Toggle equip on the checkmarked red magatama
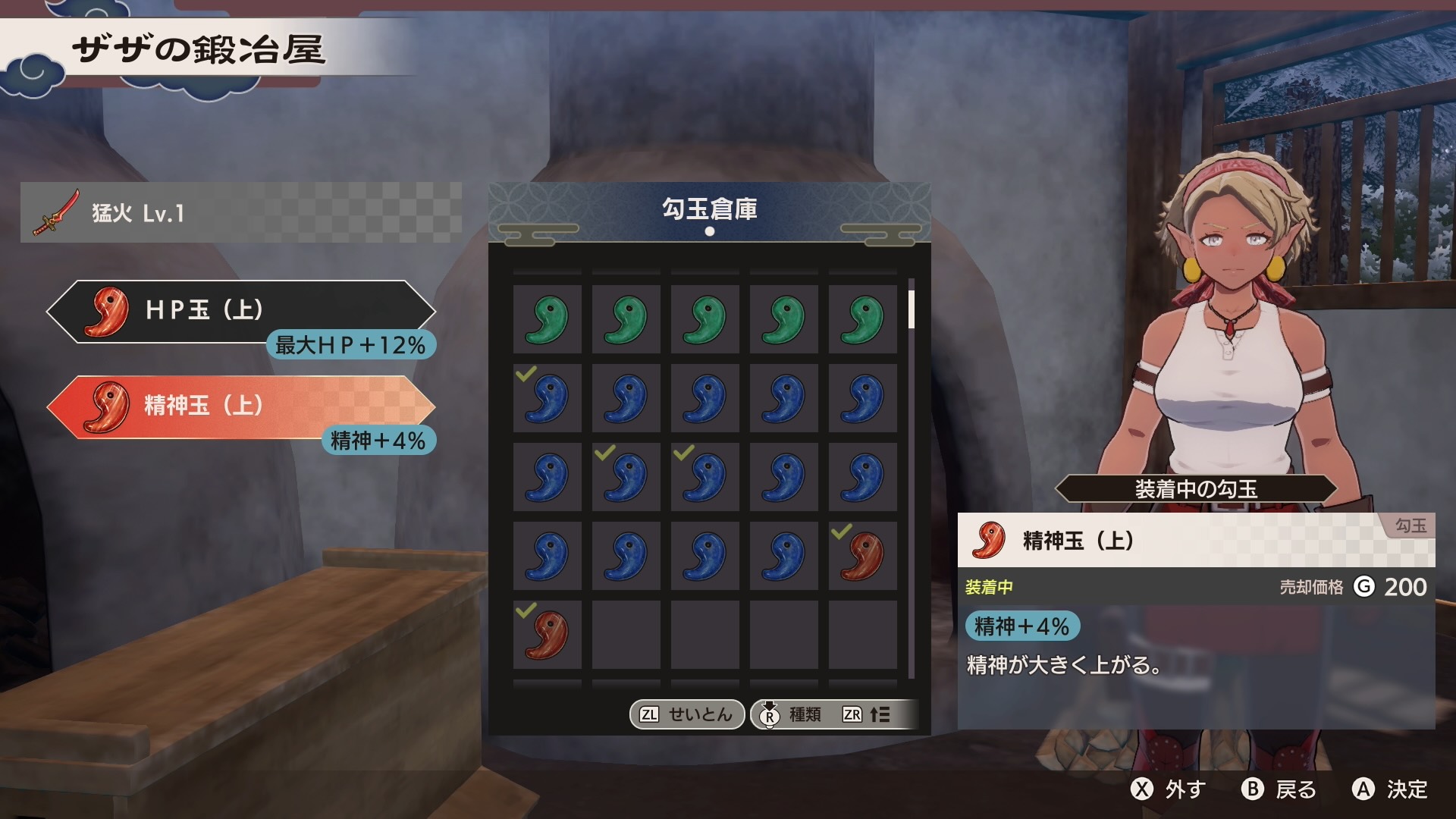 coord(548,633)
